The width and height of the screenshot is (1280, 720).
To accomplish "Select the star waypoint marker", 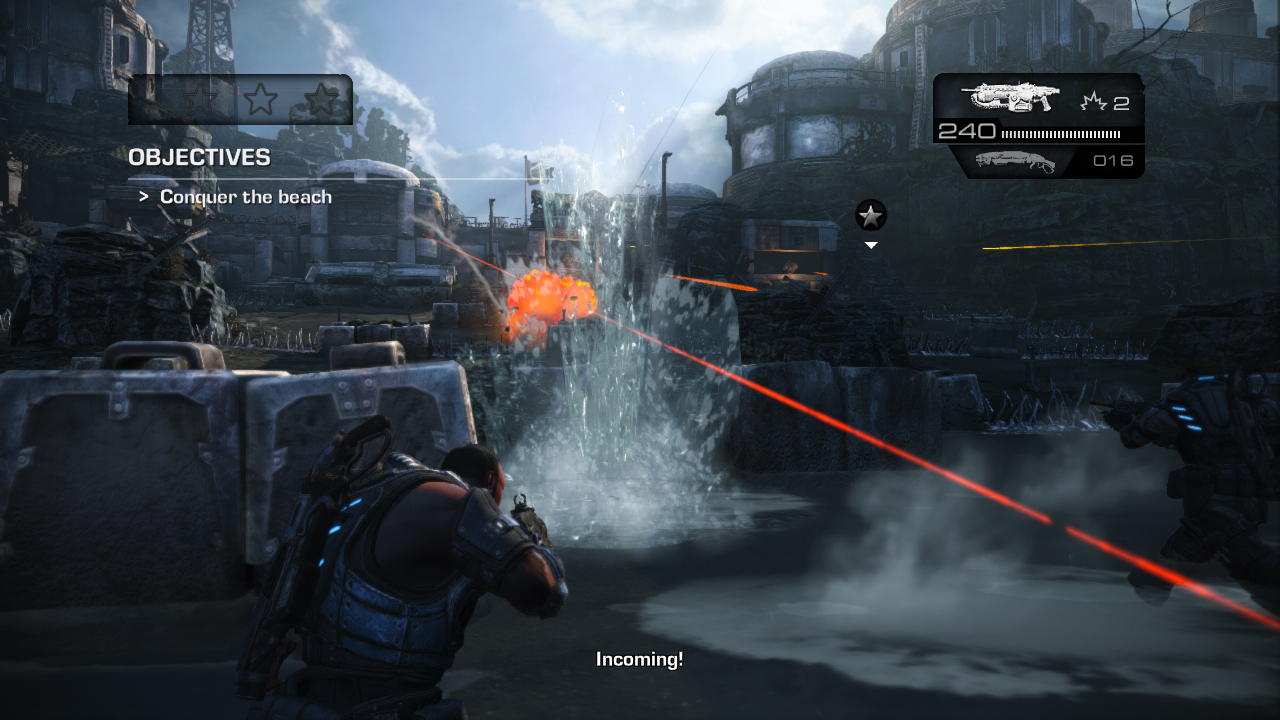I will [871, 214].
